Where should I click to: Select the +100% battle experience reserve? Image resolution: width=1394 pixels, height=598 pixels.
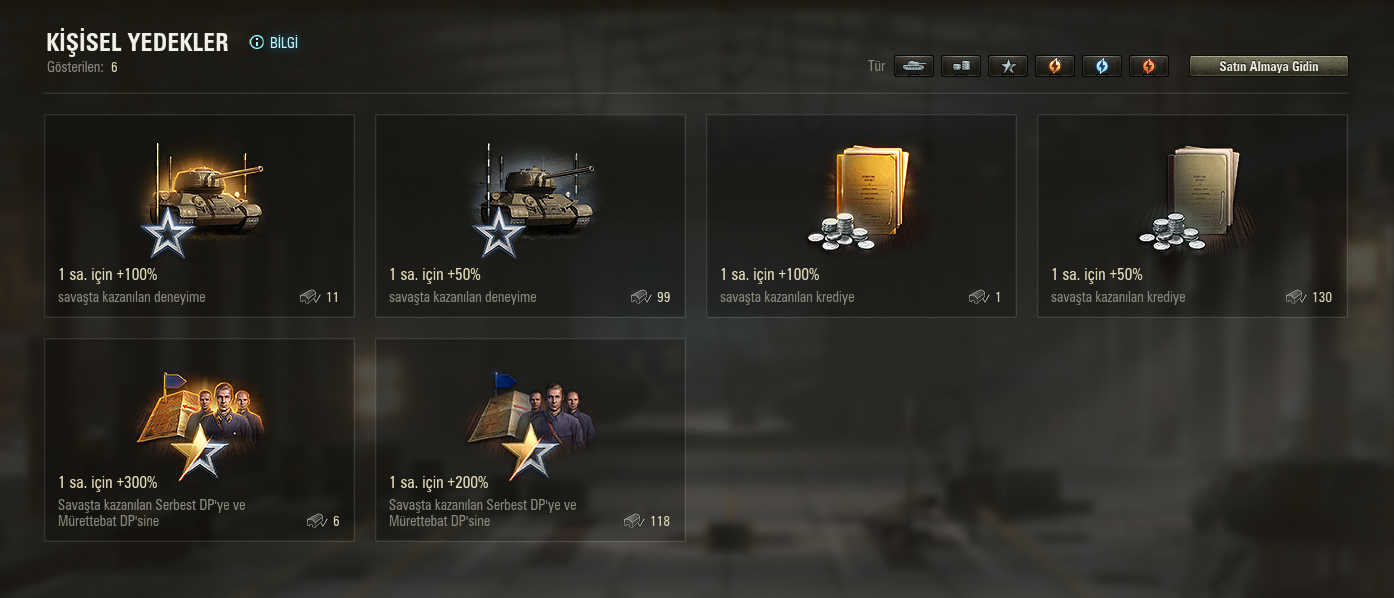coord(200,216)
